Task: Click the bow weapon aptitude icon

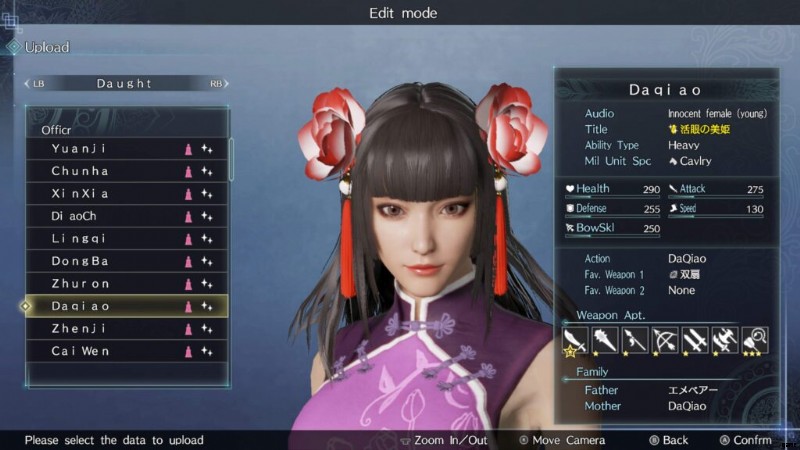Action: 665,340
